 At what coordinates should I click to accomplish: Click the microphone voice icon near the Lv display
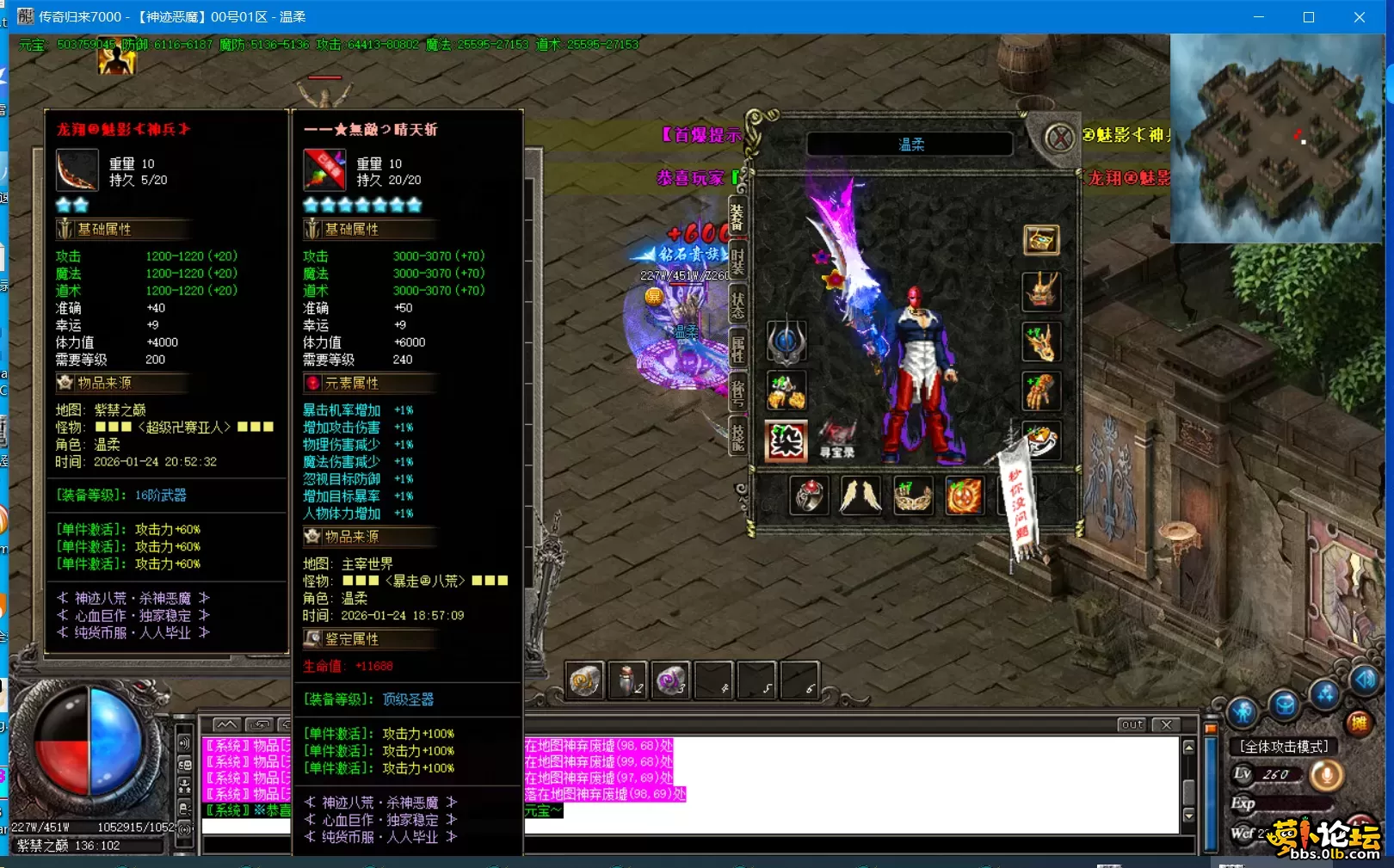[x=1327, y=774]
